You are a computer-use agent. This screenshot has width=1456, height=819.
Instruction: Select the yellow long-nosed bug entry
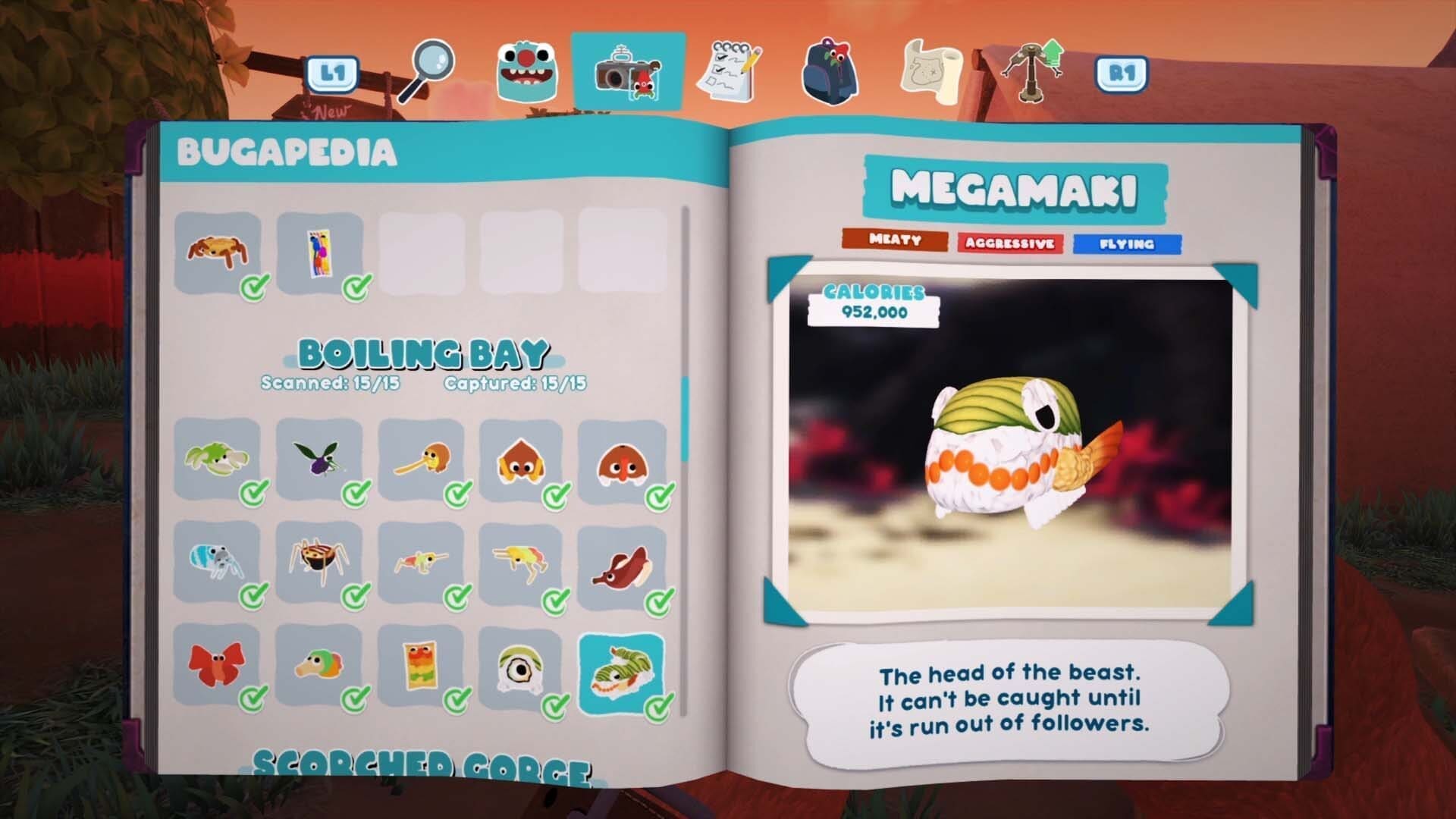click(x=419, y=458)
